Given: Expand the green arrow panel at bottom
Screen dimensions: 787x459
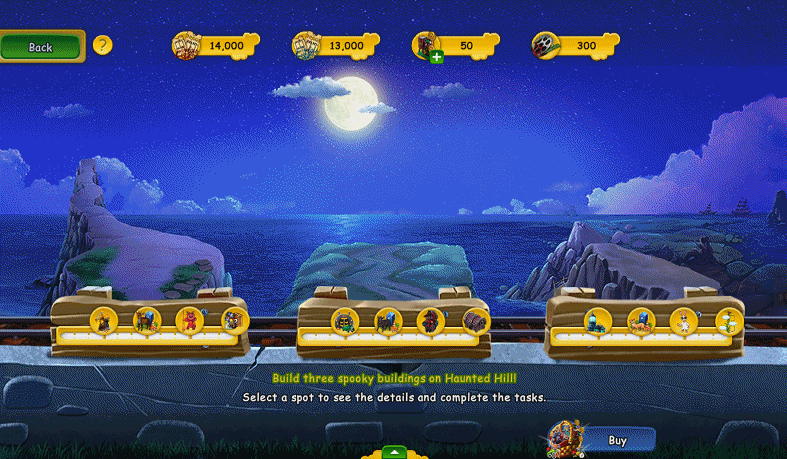Looking at the screenshot, I should click(x=394, y=452).
